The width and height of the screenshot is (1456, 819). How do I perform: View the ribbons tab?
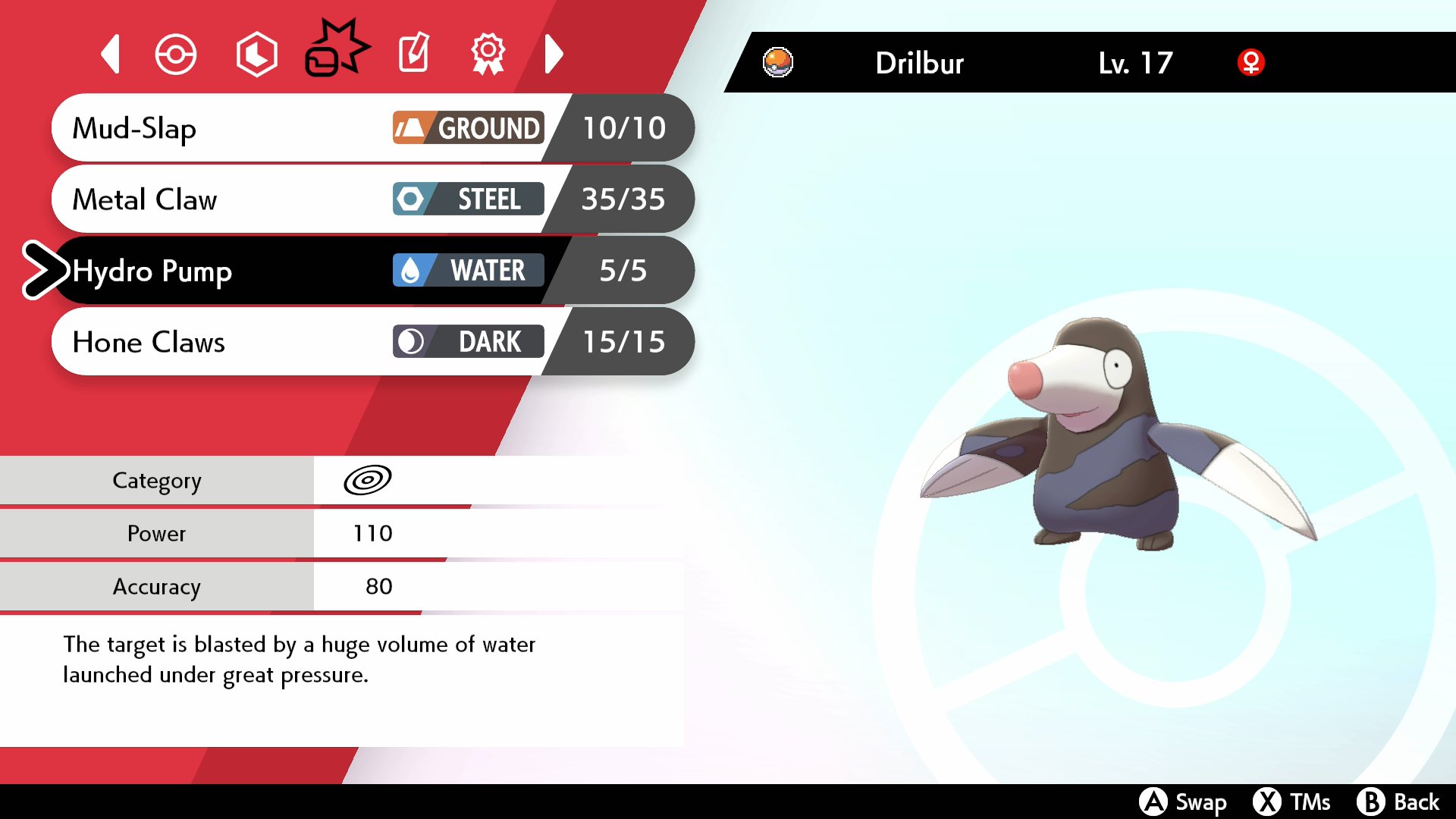488,55
